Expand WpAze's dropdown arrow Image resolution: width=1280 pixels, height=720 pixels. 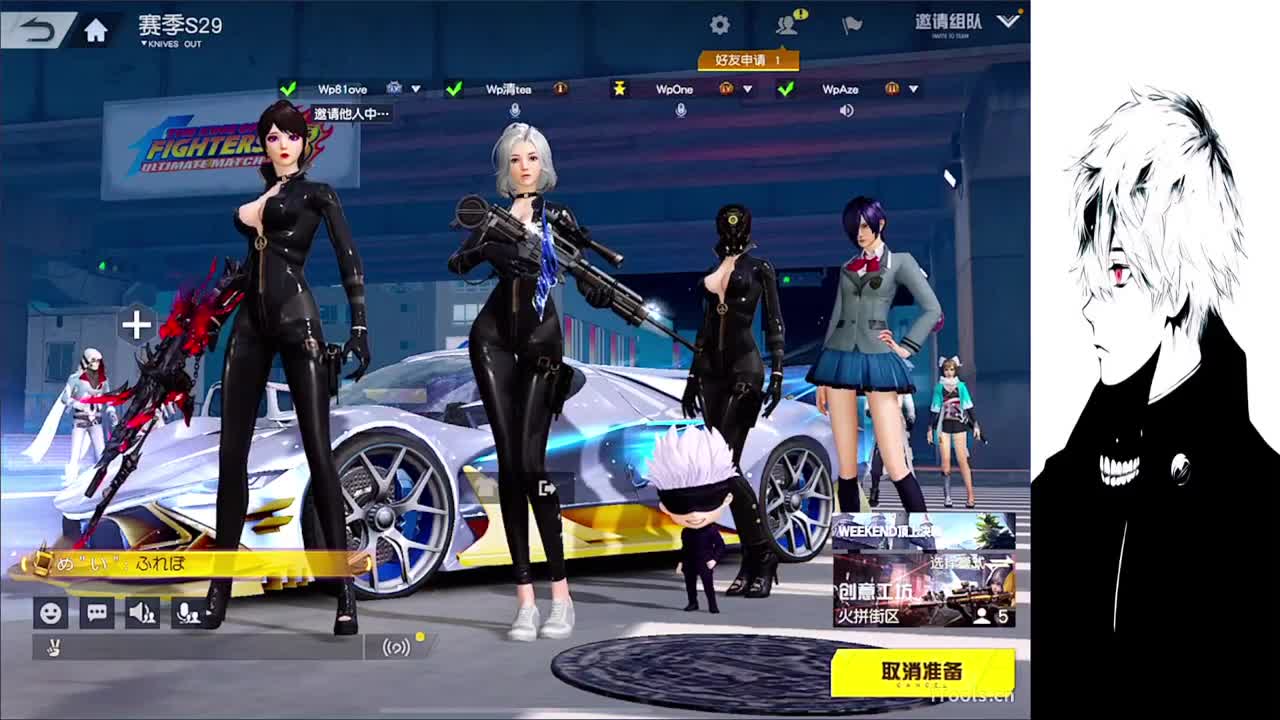[912, 90]
